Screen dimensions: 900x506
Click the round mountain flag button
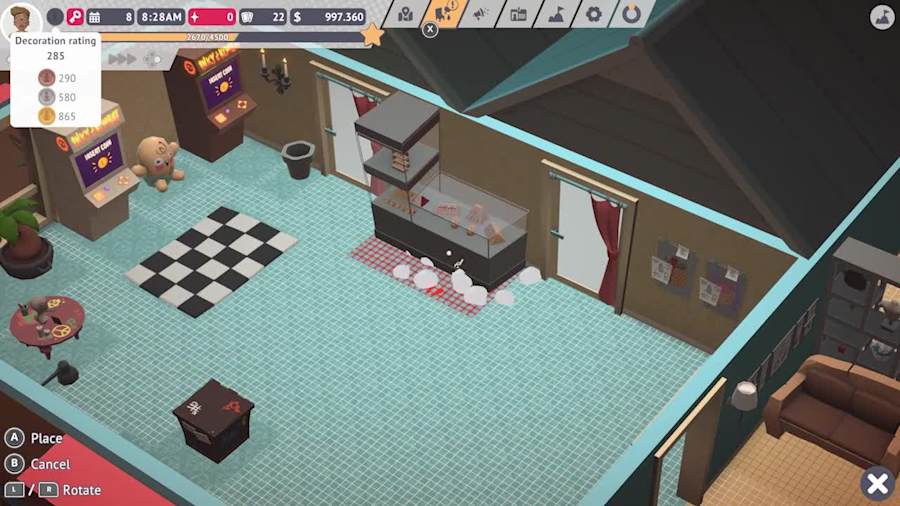pyautogui.click(x=881, y=16)
